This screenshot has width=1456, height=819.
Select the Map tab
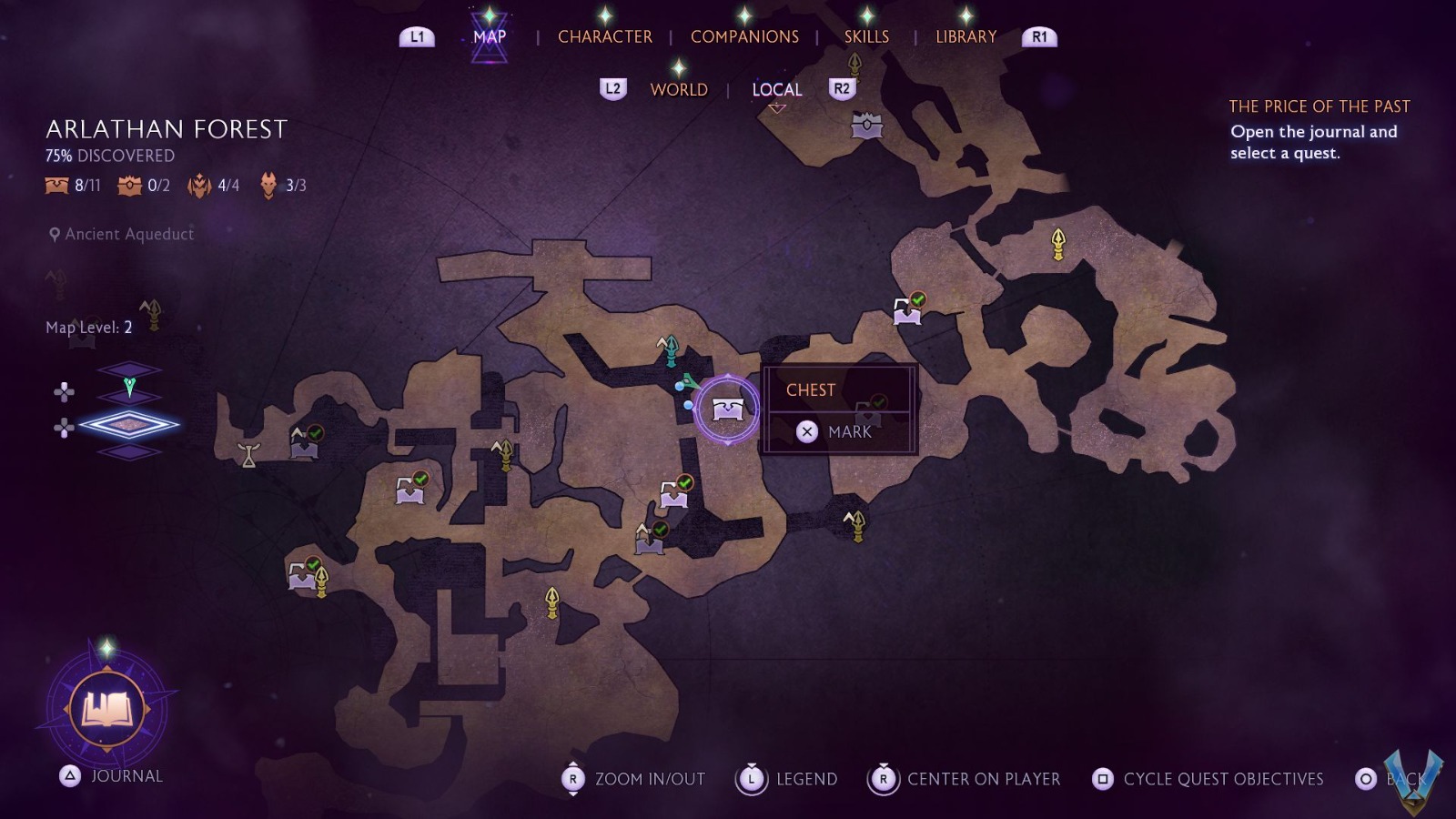[490, 36]
